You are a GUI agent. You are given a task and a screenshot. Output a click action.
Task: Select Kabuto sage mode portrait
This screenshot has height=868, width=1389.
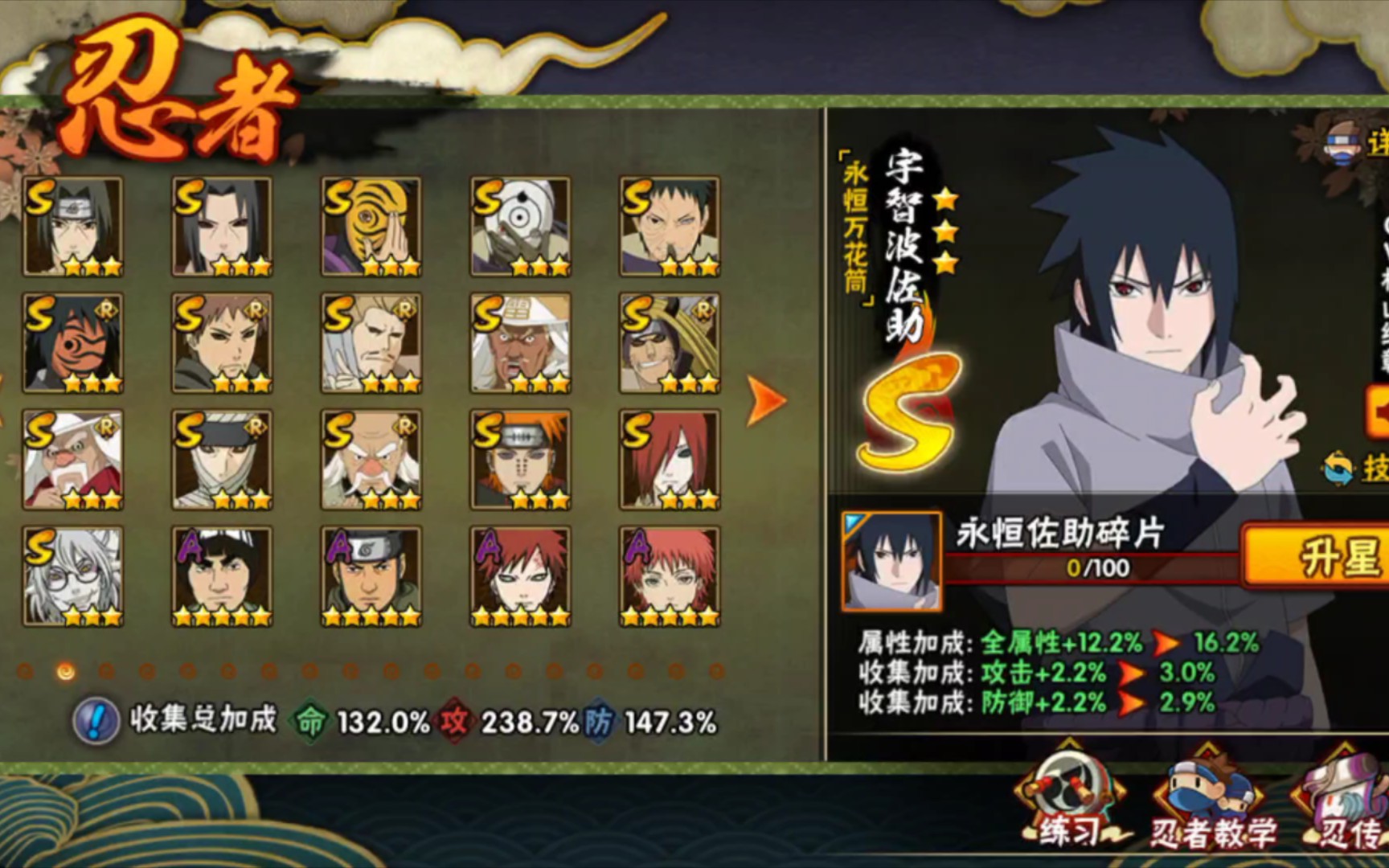point(72,575)
